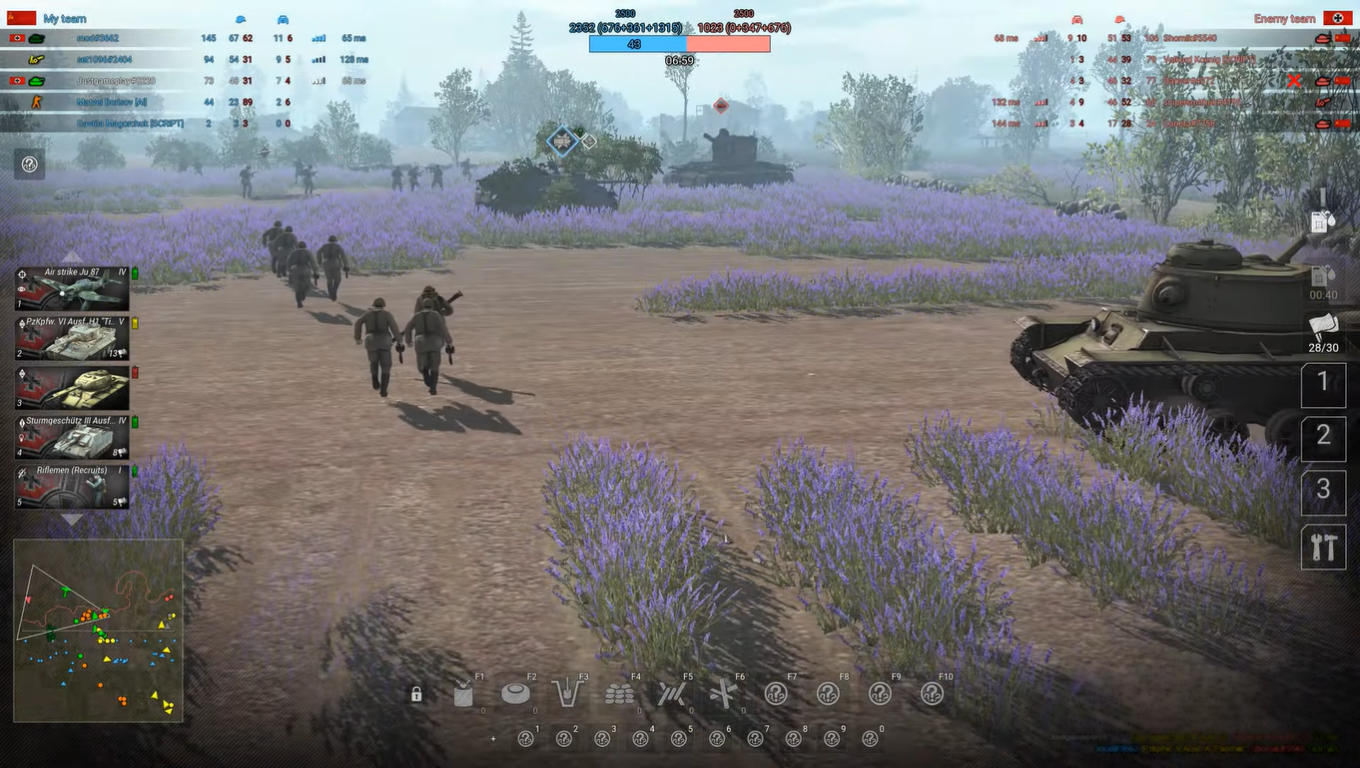Open the question mark help icon on left edge
This screenshot has height=768, width=1360.
point(28,164)
